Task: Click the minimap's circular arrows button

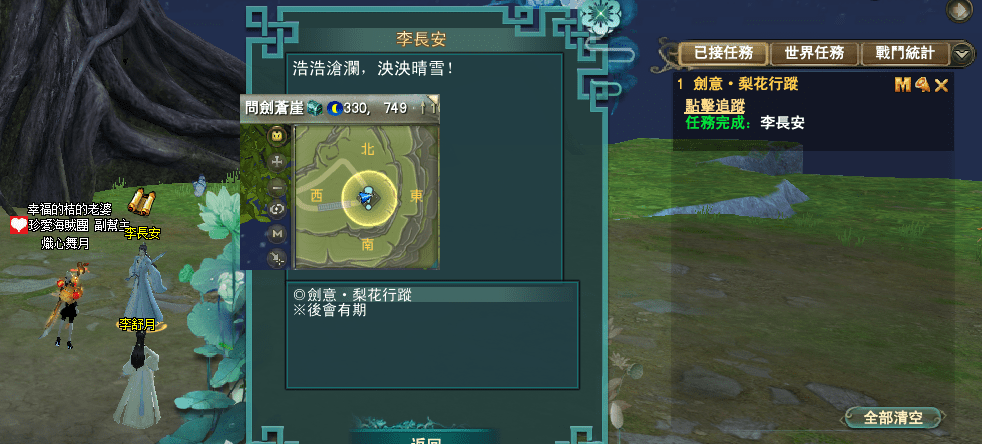Action: click(277, 208)
